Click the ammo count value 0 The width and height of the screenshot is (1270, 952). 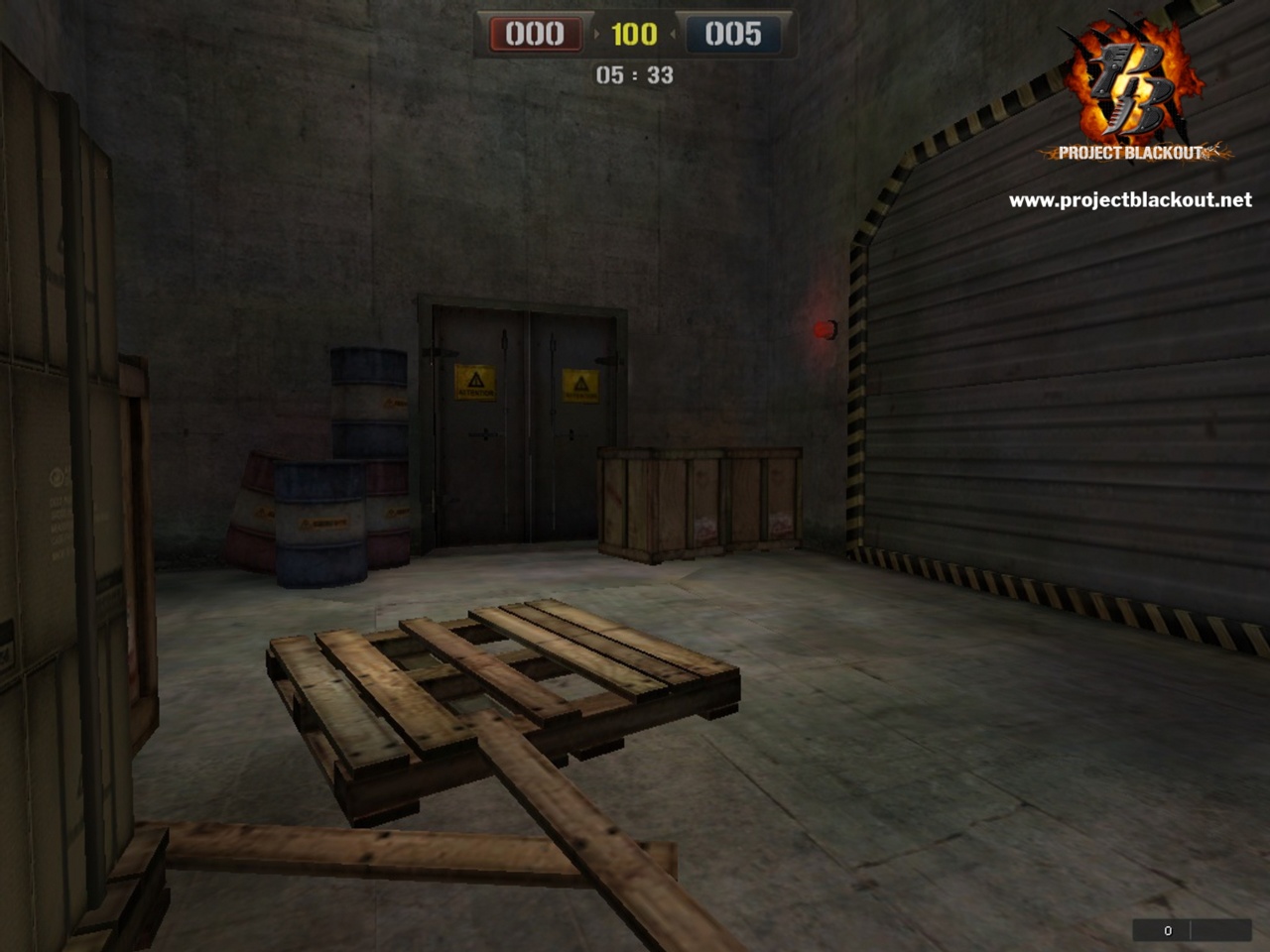click(x=1167, y=930)
